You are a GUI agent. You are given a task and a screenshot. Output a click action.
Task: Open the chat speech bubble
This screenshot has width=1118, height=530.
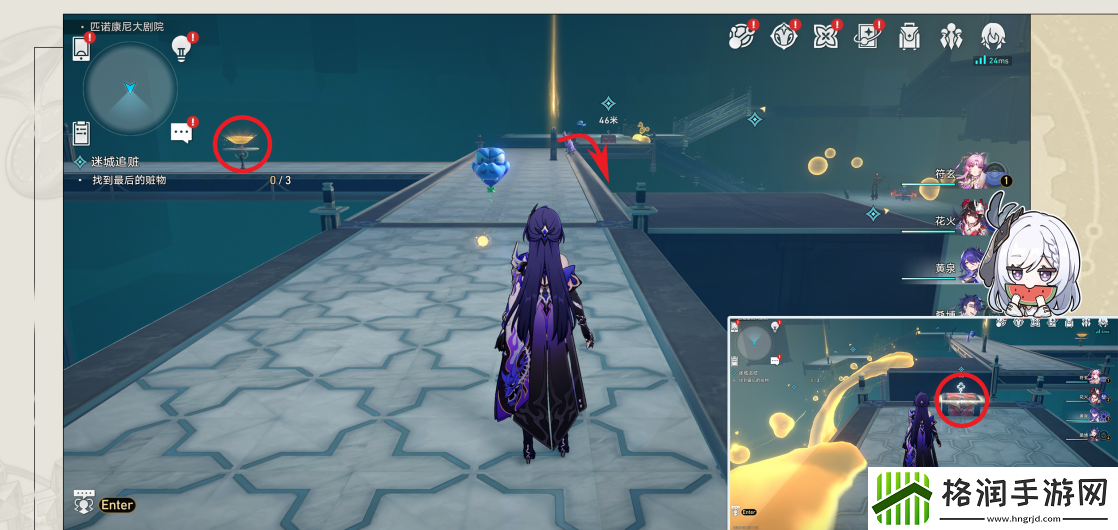tap(181, 132)
